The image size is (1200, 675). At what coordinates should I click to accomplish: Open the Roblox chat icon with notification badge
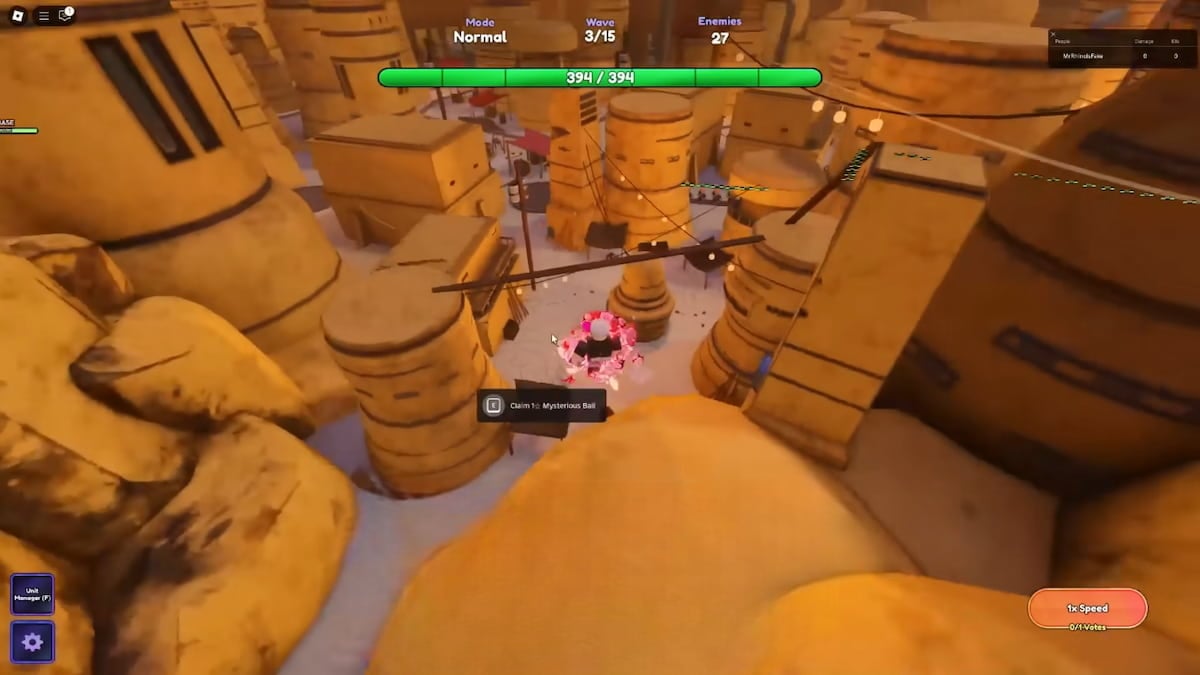click(65, 15)
